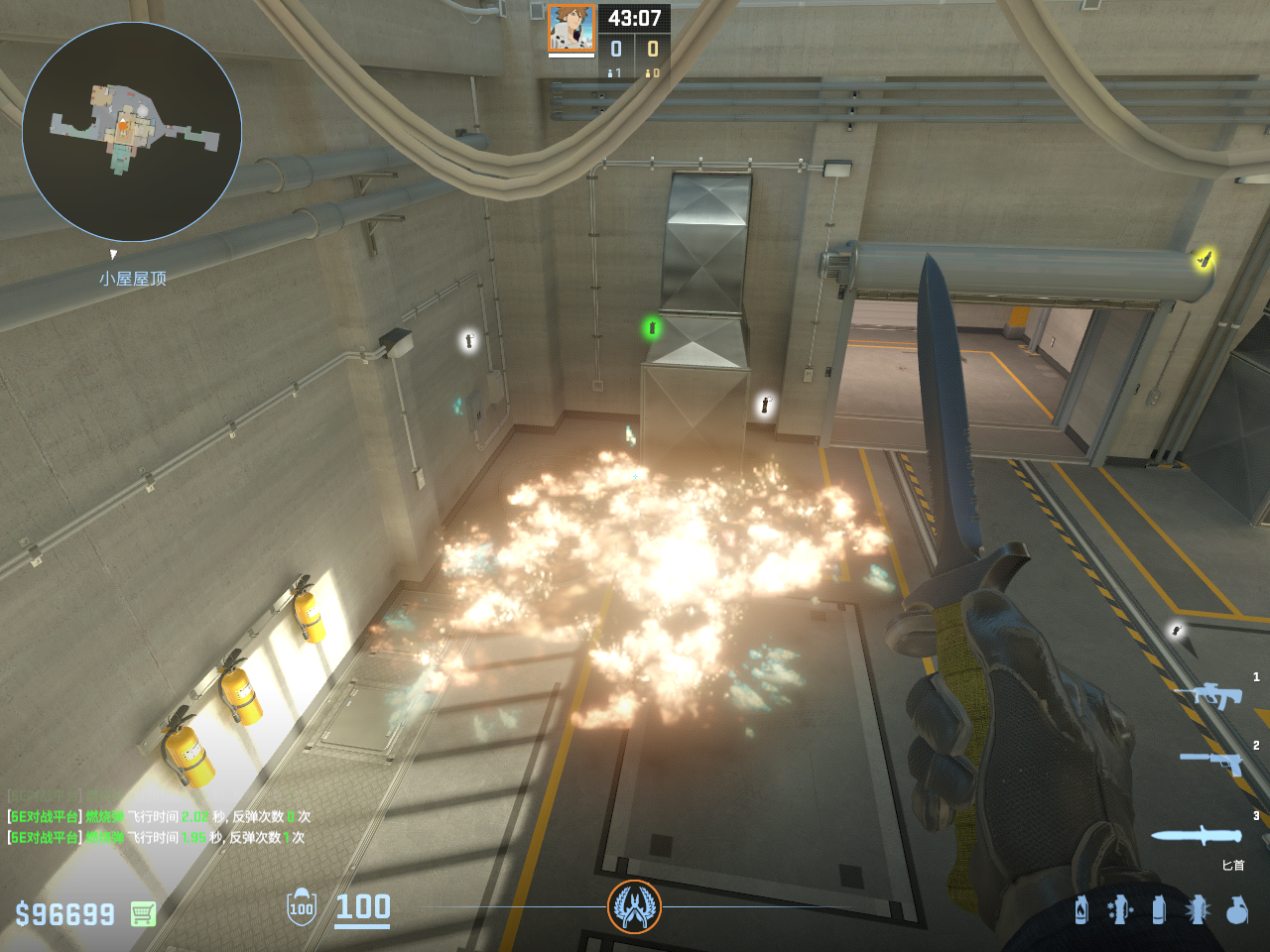
Task: Pick the decoy grenade icon
Action: pyautogui.click(x=1120, y=909)
